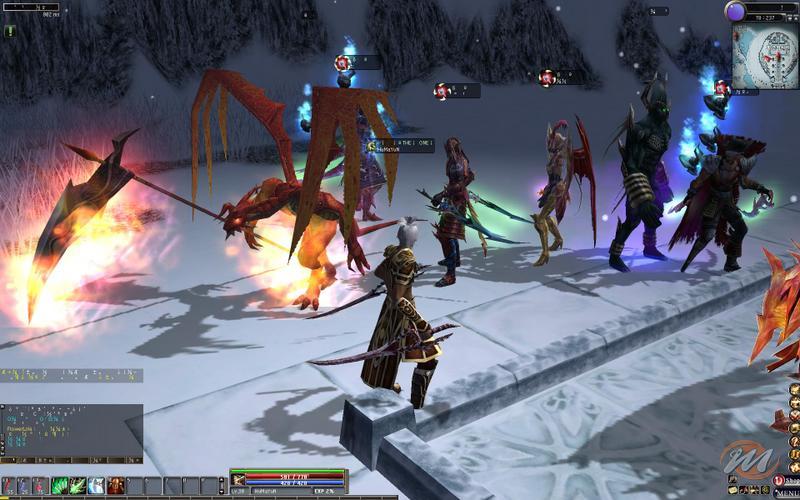The height and width of the screenshot is (500, 800).
Task: Activate the green claw skill on hotbar
Action: (x=77, y=486)
